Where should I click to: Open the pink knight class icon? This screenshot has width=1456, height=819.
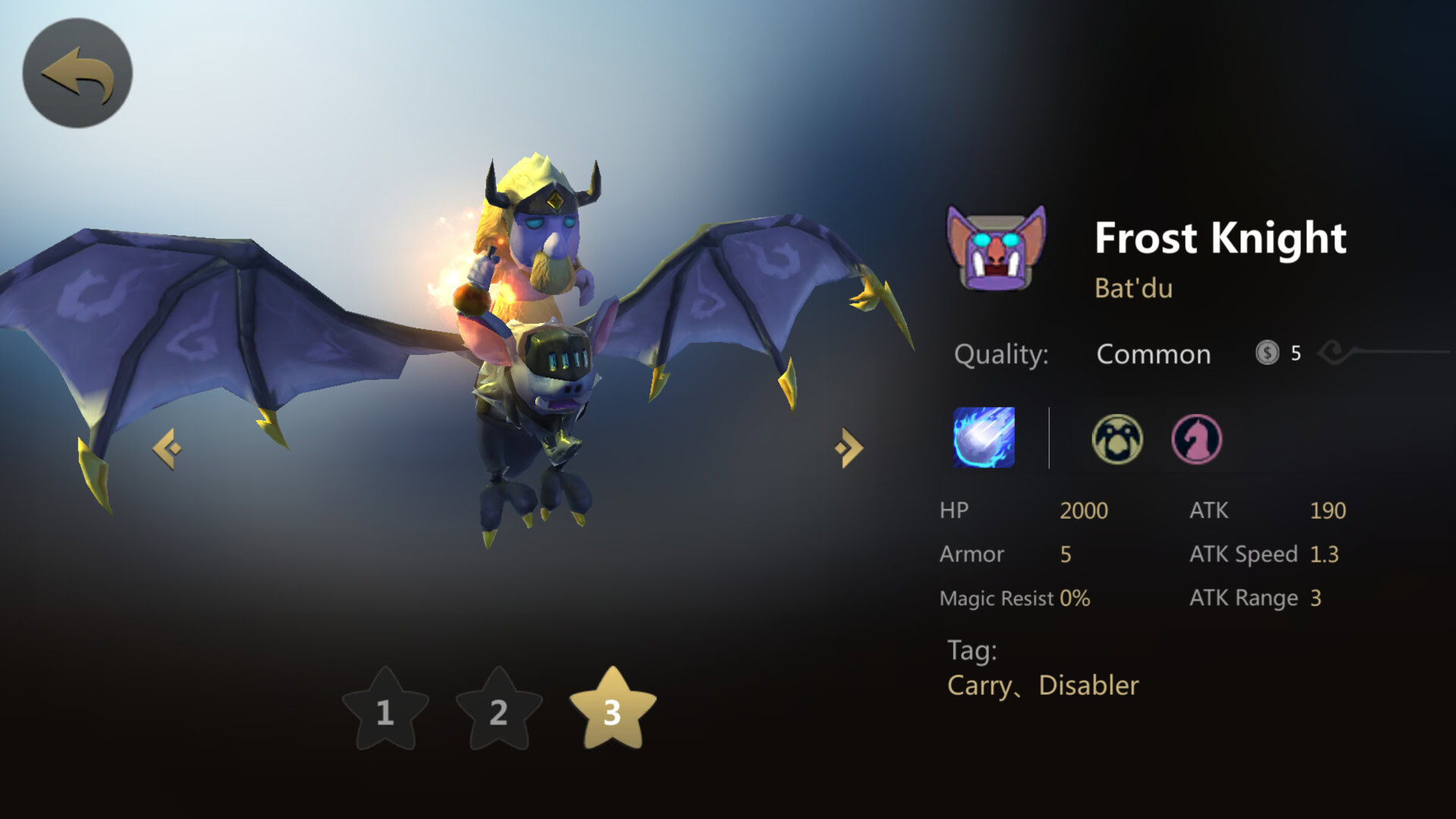tap(1197, 439)
